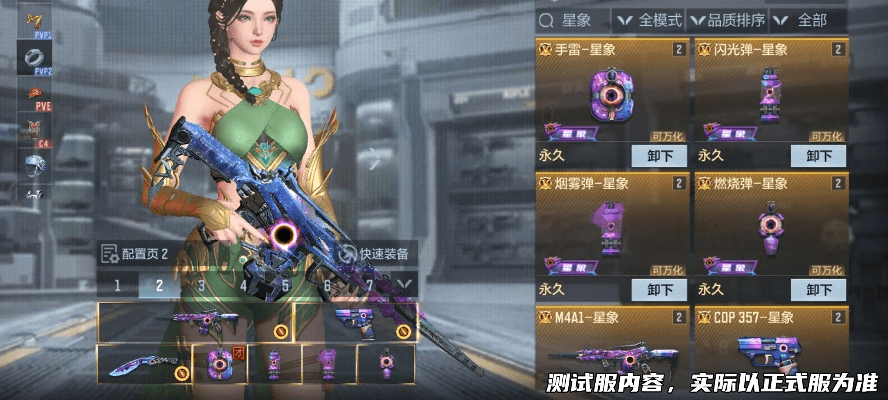
Task: Select the equipped knife melee slot
Action: click(143, 364)
